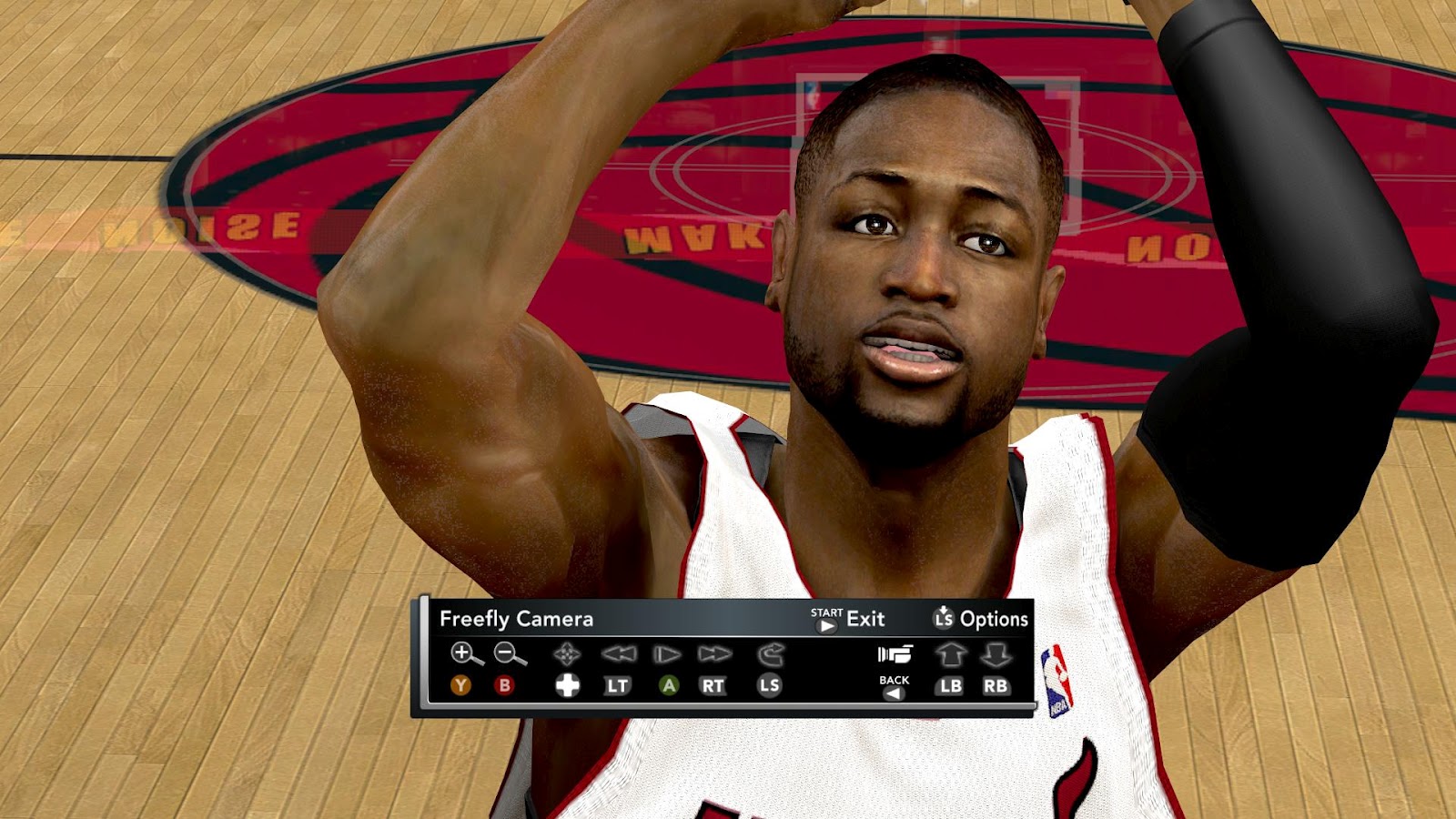The width and height of the screenshot is (1456, 819).
Task: Click the play icon above the A button
Action: (665, 653)
